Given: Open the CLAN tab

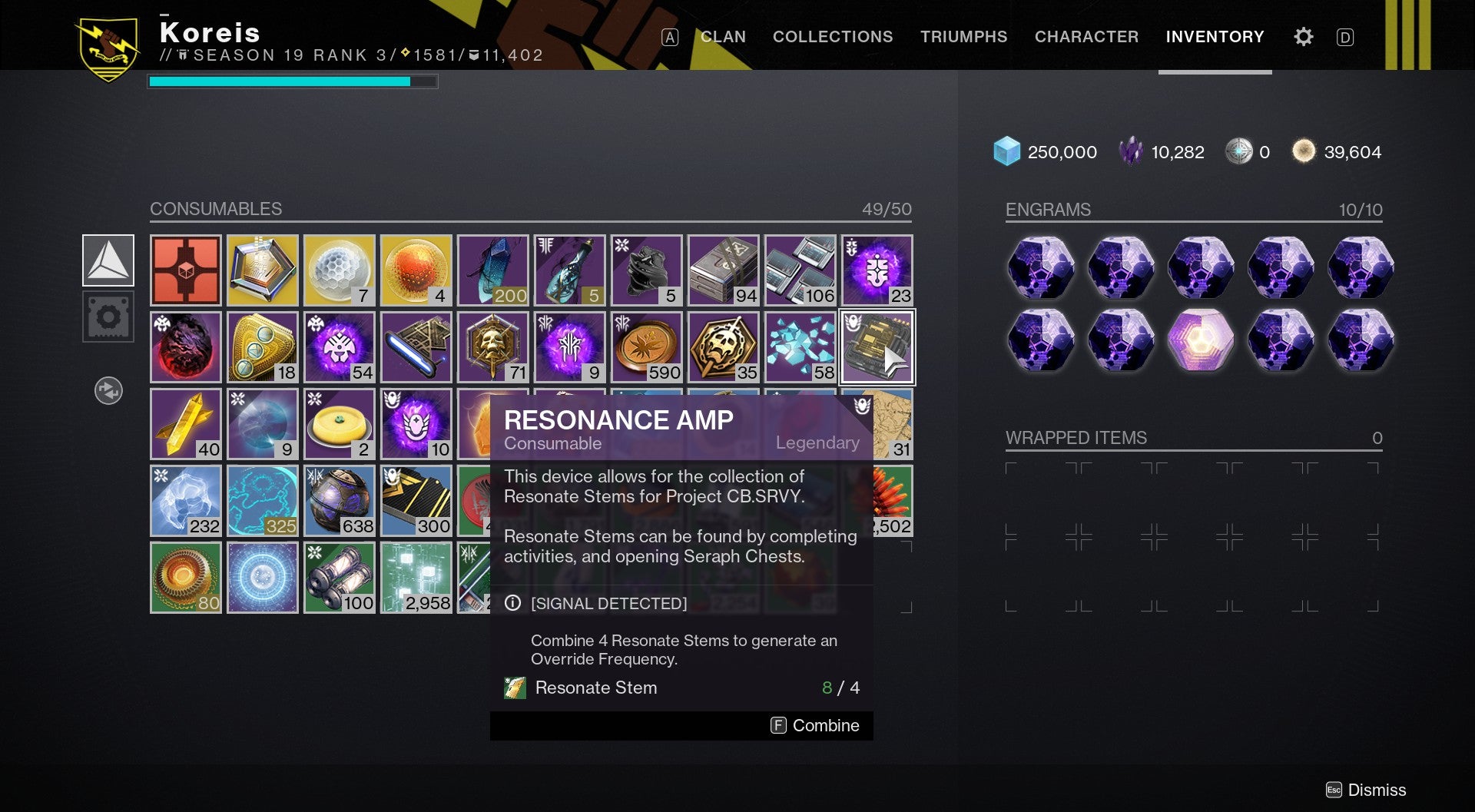Looking at the screenshot, I should click(721, 36).
